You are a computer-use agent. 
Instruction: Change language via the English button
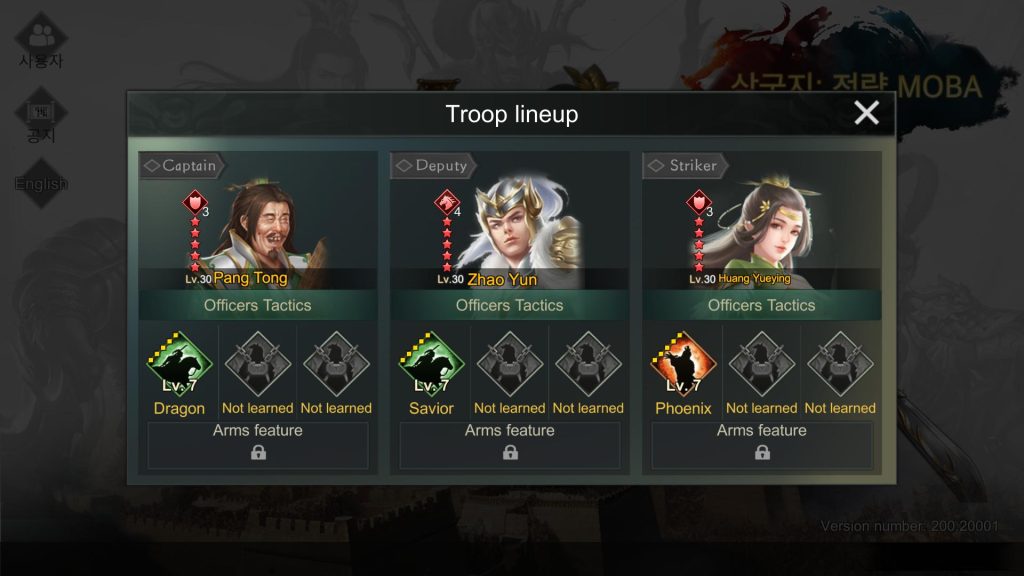[x=41, y=184]
